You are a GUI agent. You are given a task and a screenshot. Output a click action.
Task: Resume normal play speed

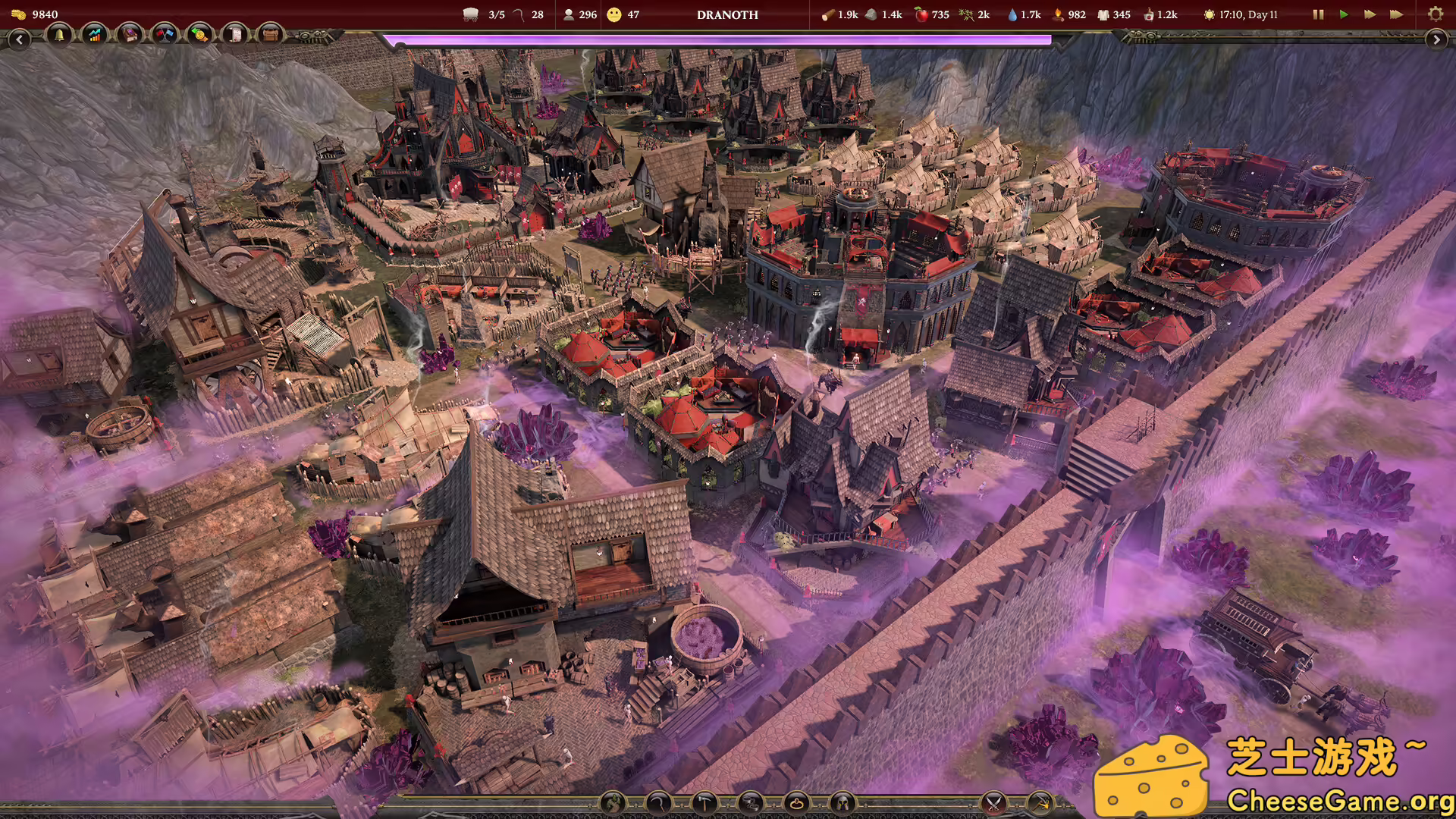(x=1344, y=14)
